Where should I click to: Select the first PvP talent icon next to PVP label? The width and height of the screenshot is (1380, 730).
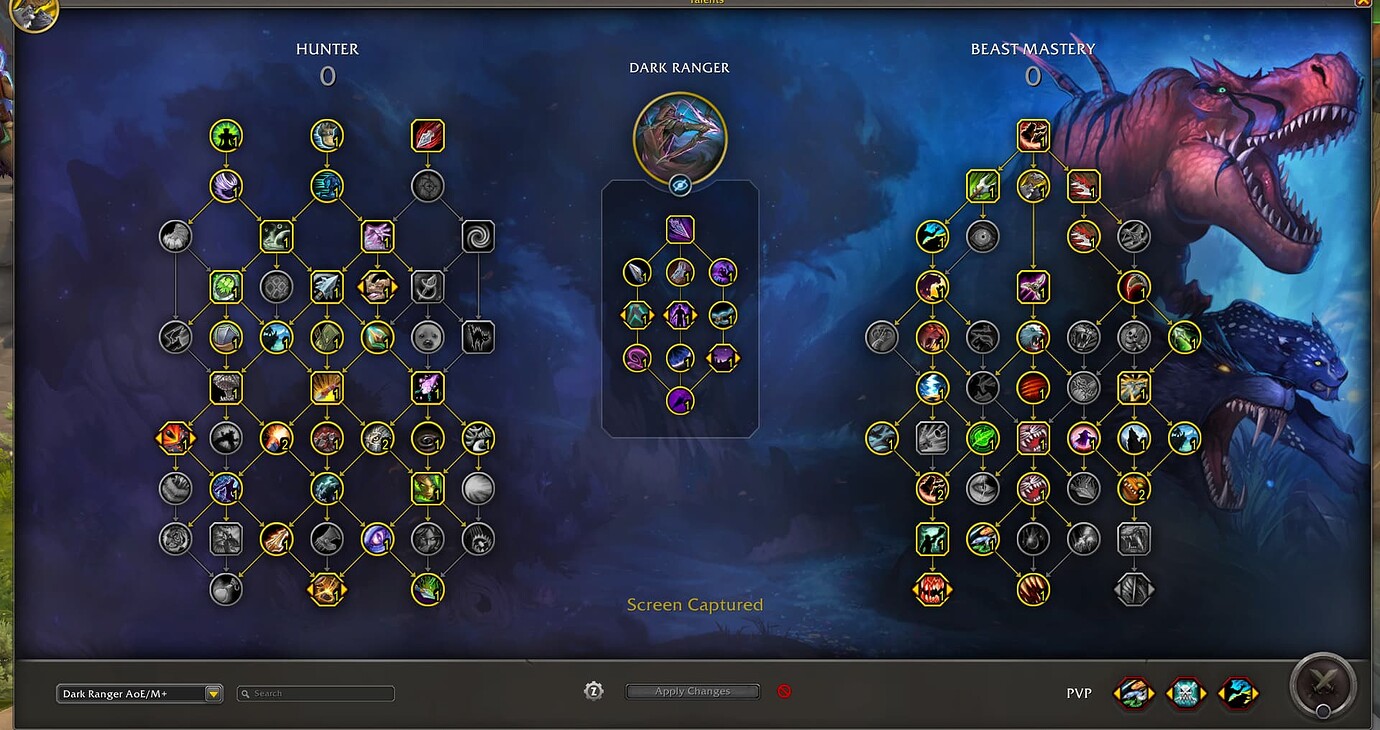(1133, 692)
